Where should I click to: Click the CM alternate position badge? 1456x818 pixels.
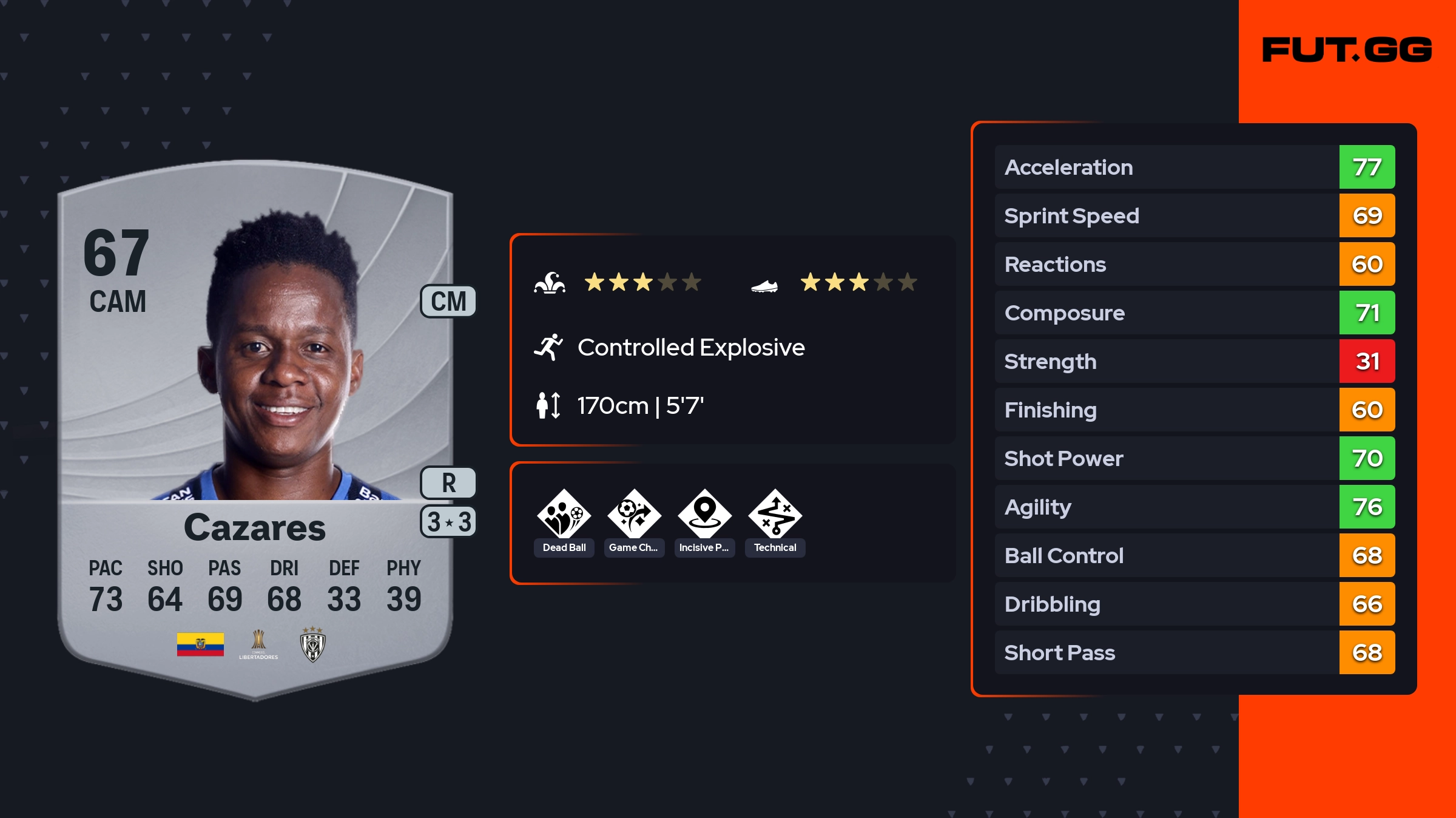pyautogui.click(x=448, y=301)
